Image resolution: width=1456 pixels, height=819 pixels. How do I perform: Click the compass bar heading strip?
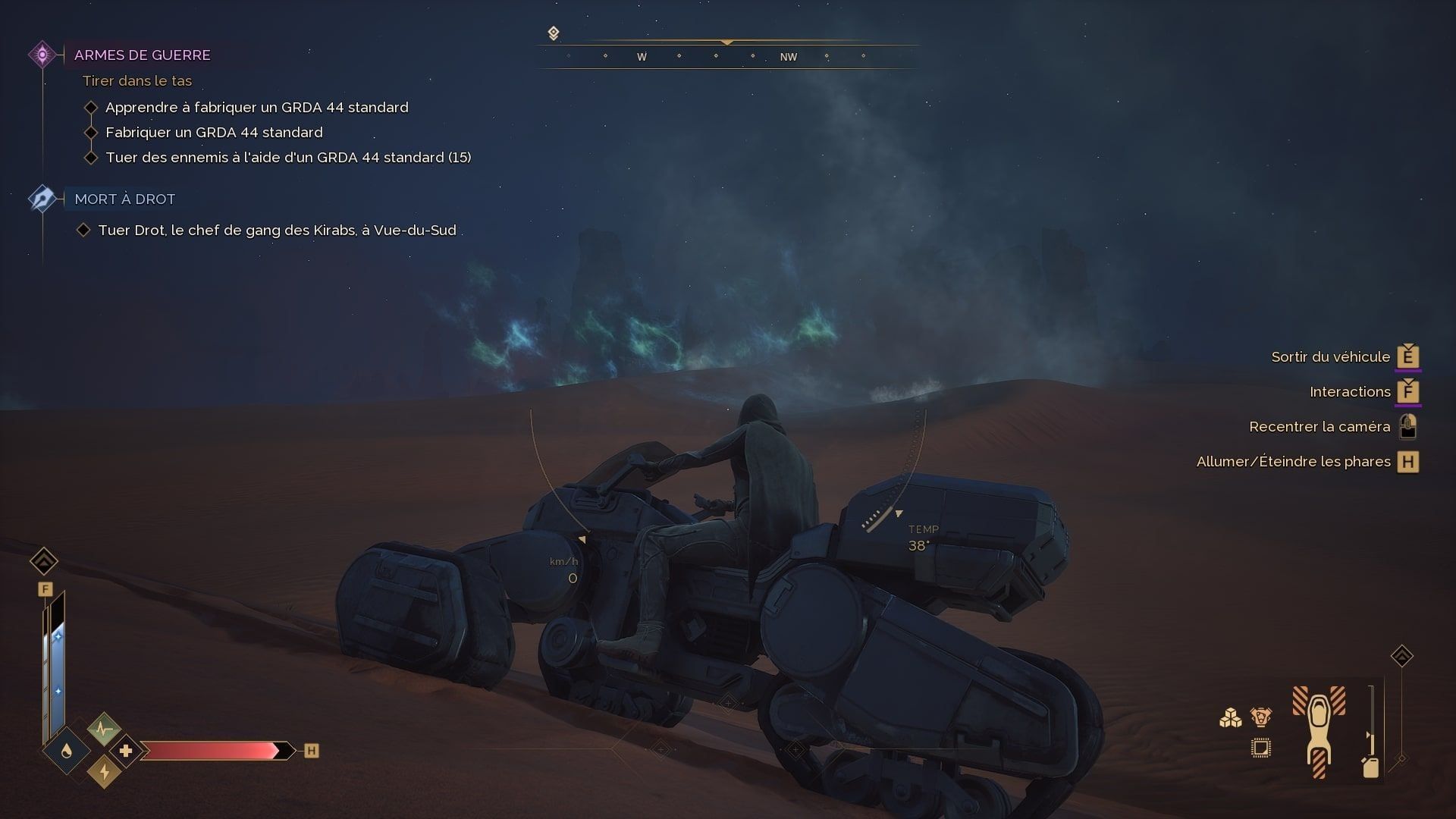[728, 56]
